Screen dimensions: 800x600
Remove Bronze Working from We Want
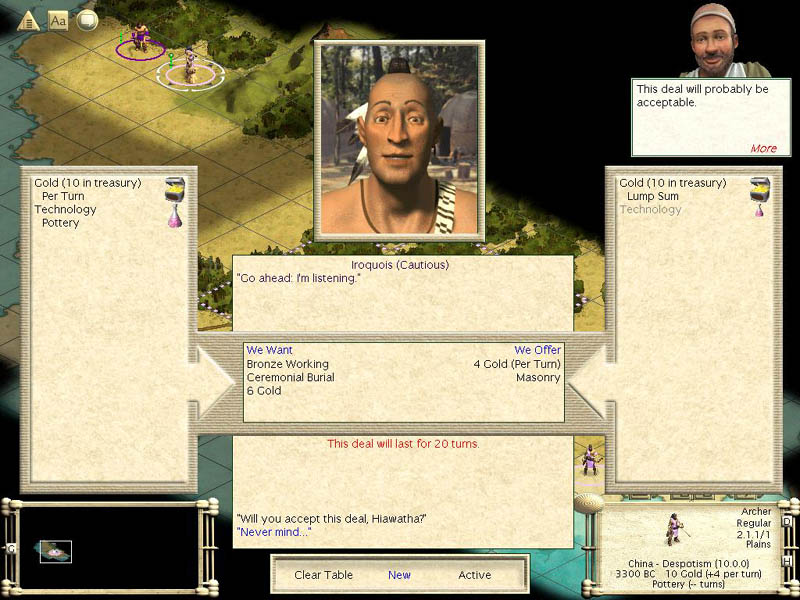(x=287, y=364)
